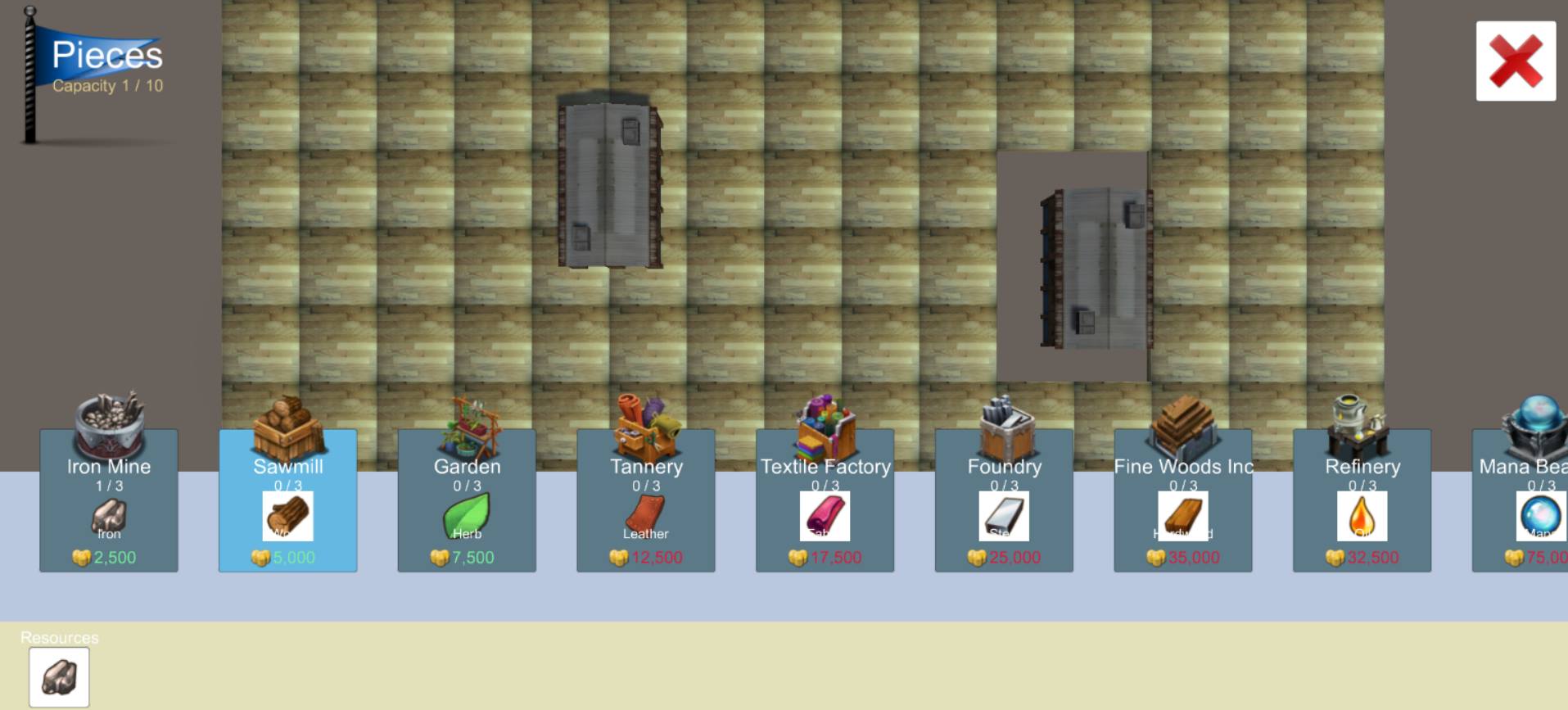Expand the Refinery piece details
Screen dimensions: 1568x710
(x=1362, y=500)
